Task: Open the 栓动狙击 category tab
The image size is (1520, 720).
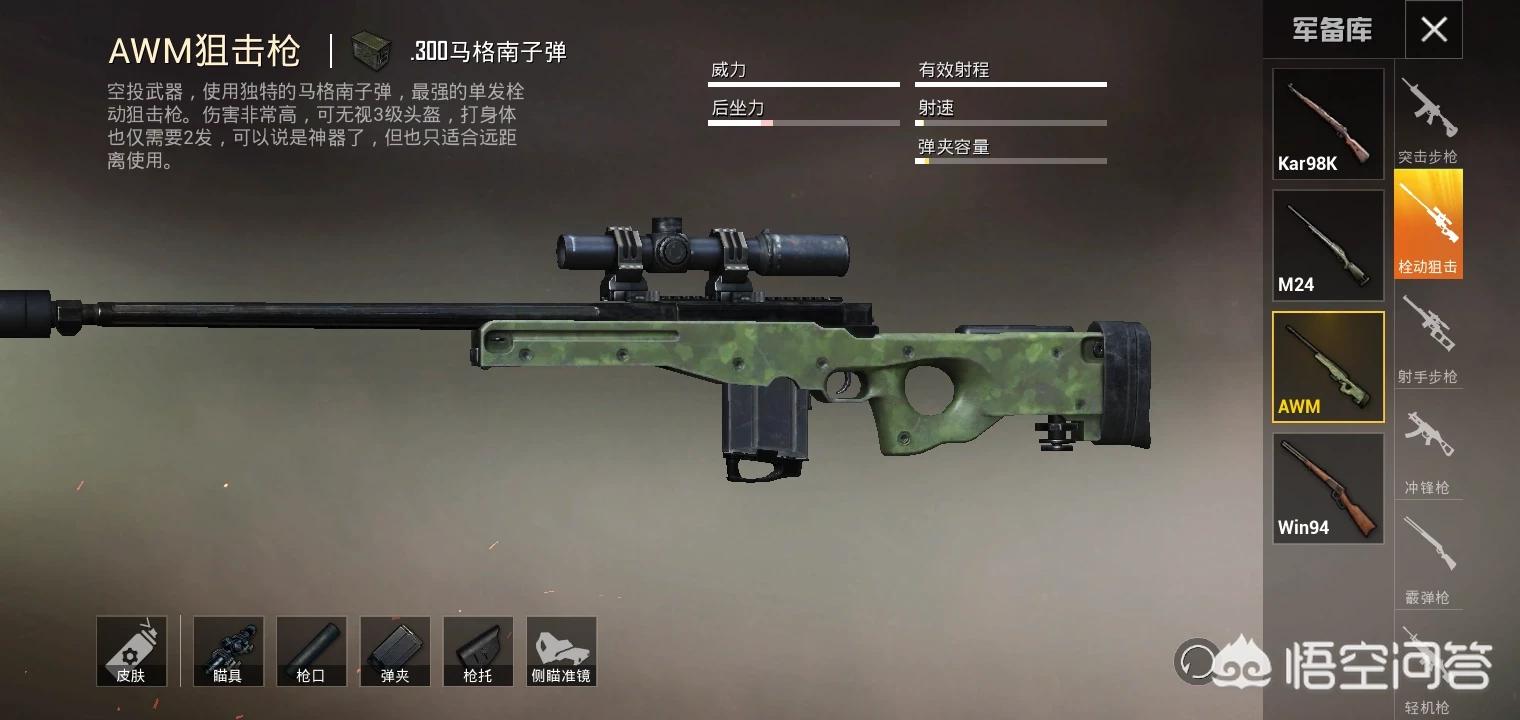Action: pyautogui.click(x=1428, y=225)
